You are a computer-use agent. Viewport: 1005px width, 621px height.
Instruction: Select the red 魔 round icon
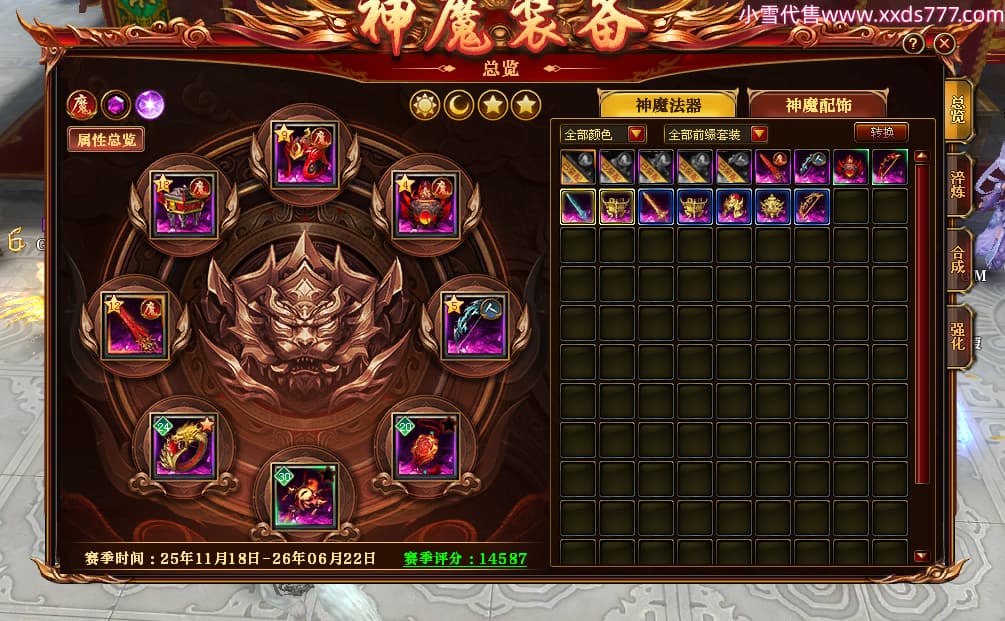point(81,104)
